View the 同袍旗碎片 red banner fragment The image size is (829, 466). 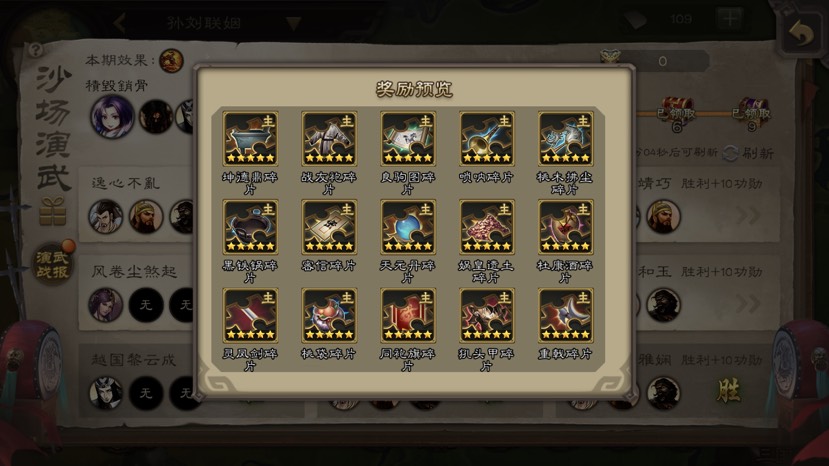click(x=408, y=316)
